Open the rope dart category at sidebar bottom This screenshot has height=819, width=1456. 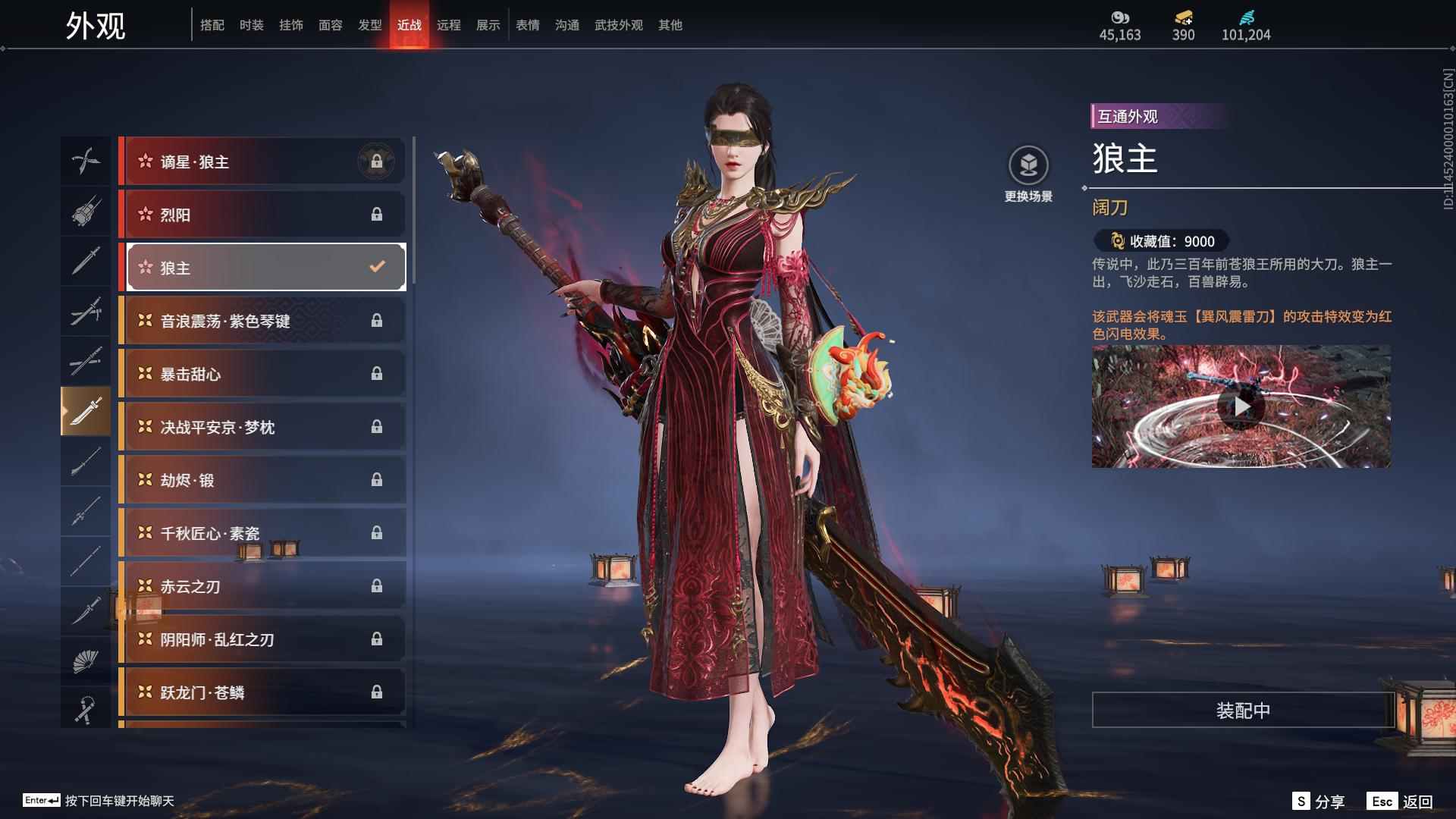[x=86, y=709]
